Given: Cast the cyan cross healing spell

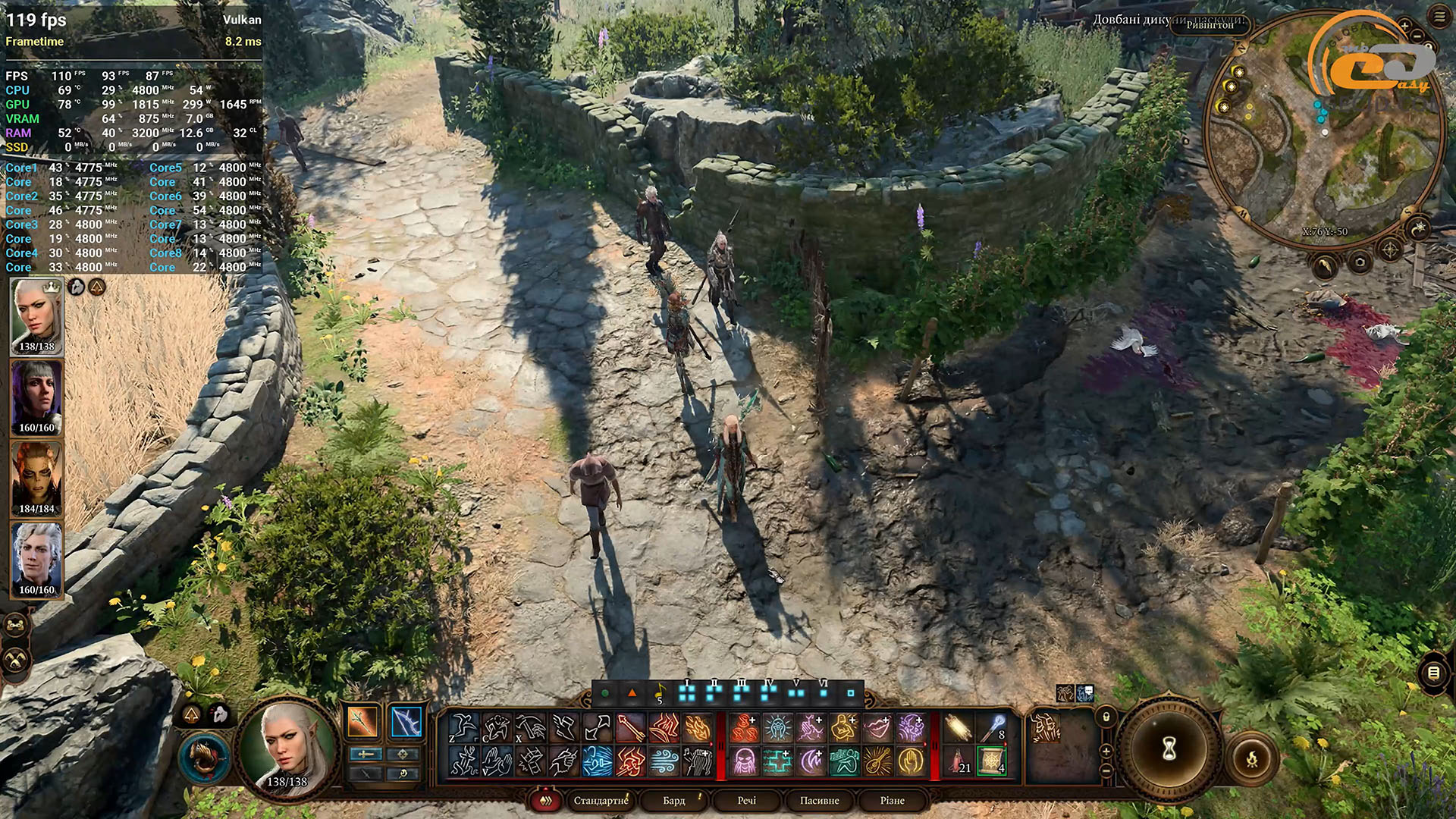Looking at the screenshot, I should pyautogui.click(x=777, y=761).
